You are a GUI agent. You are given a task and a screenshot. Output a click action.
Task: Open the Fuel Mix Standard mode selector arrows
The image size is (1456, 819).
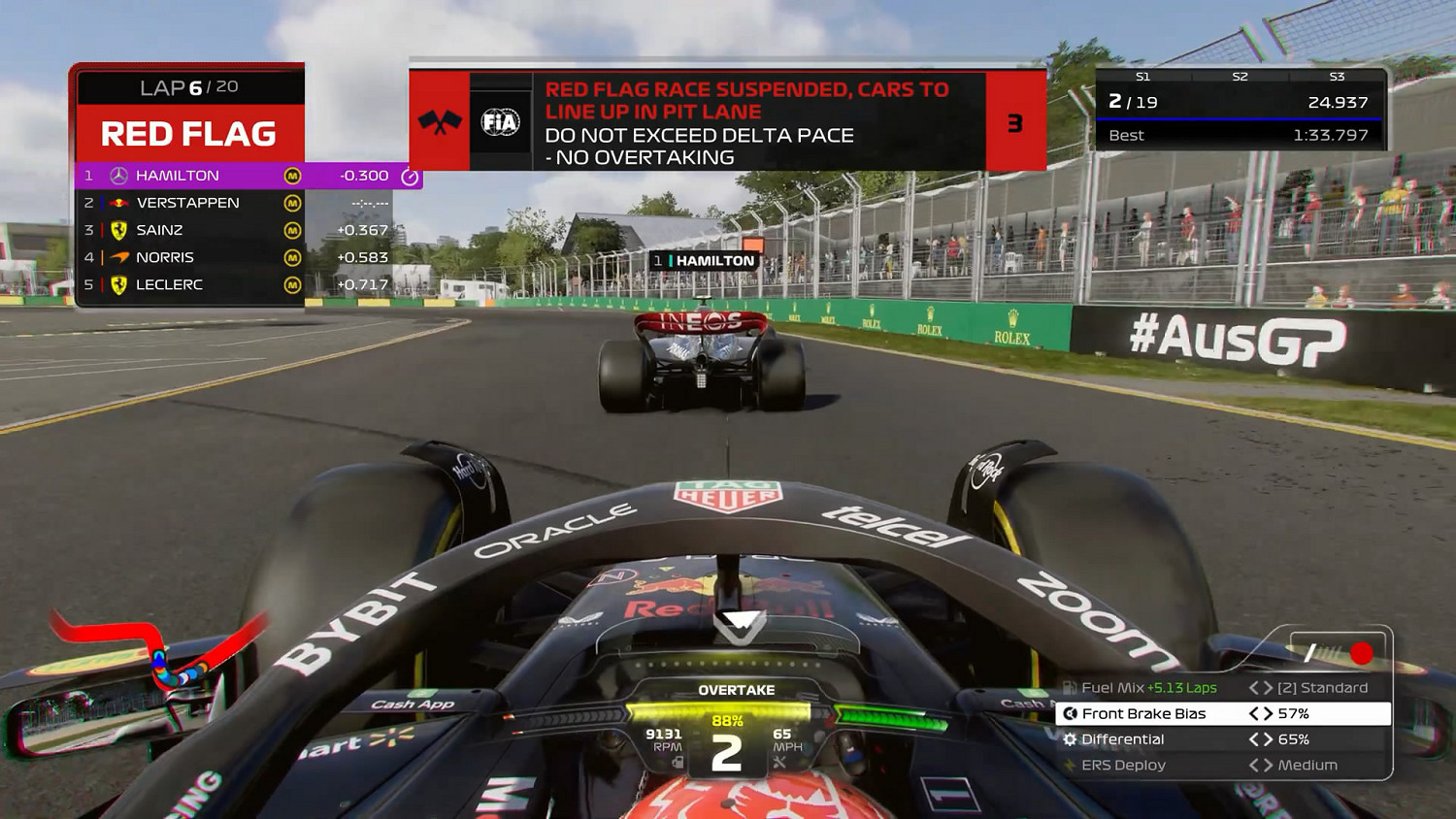click(x=1262, y=687)
